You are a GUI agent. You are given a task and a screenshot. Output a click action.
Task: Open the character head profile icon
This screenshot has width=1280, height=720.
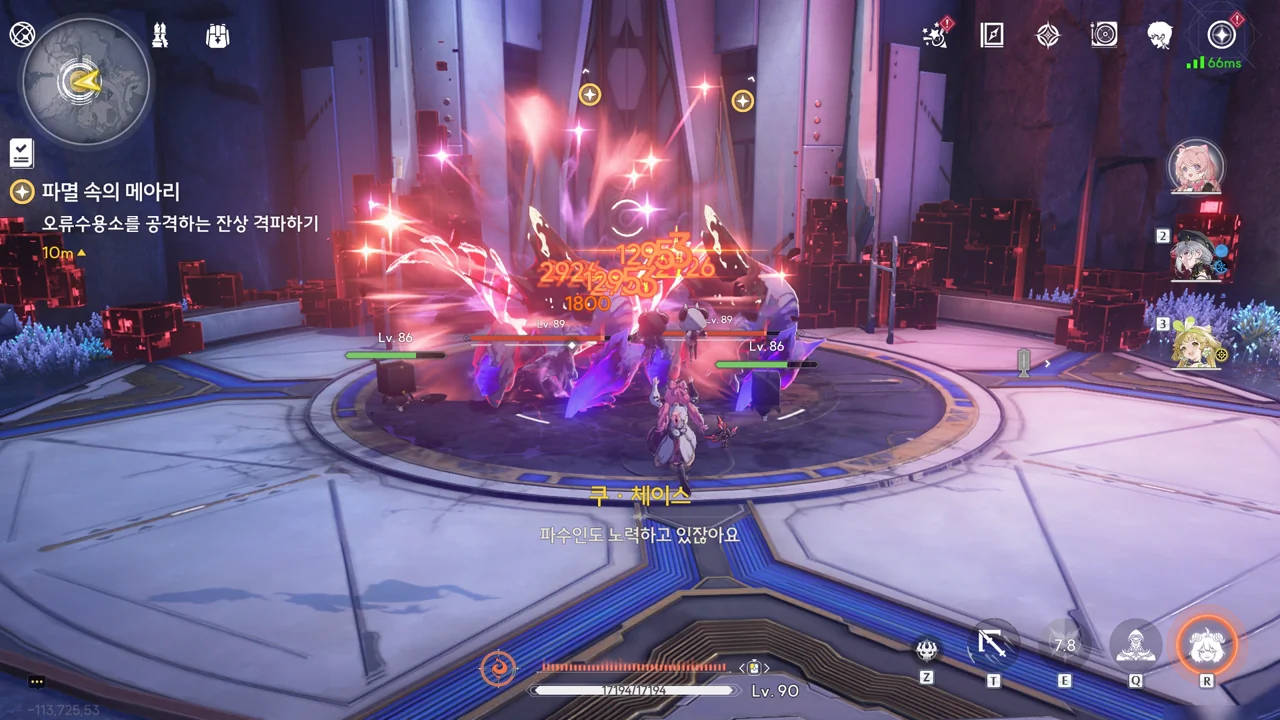point(1160,36)
